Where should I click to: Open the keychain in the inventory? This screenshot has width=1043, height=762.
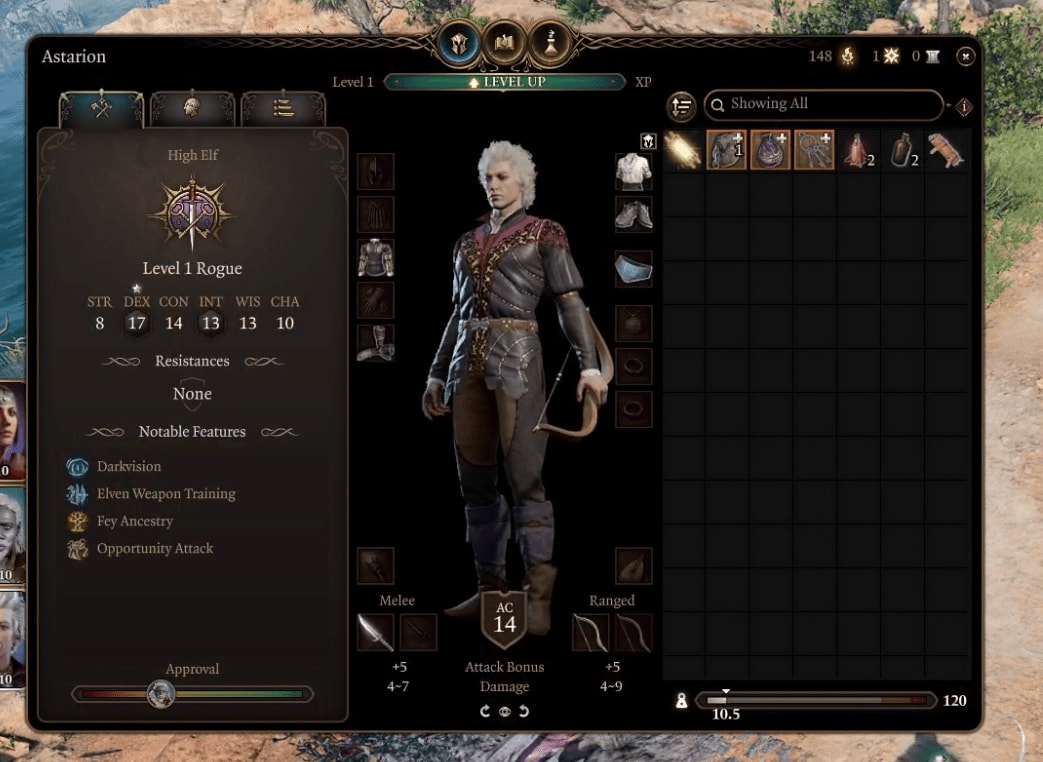tap(814, 149)
